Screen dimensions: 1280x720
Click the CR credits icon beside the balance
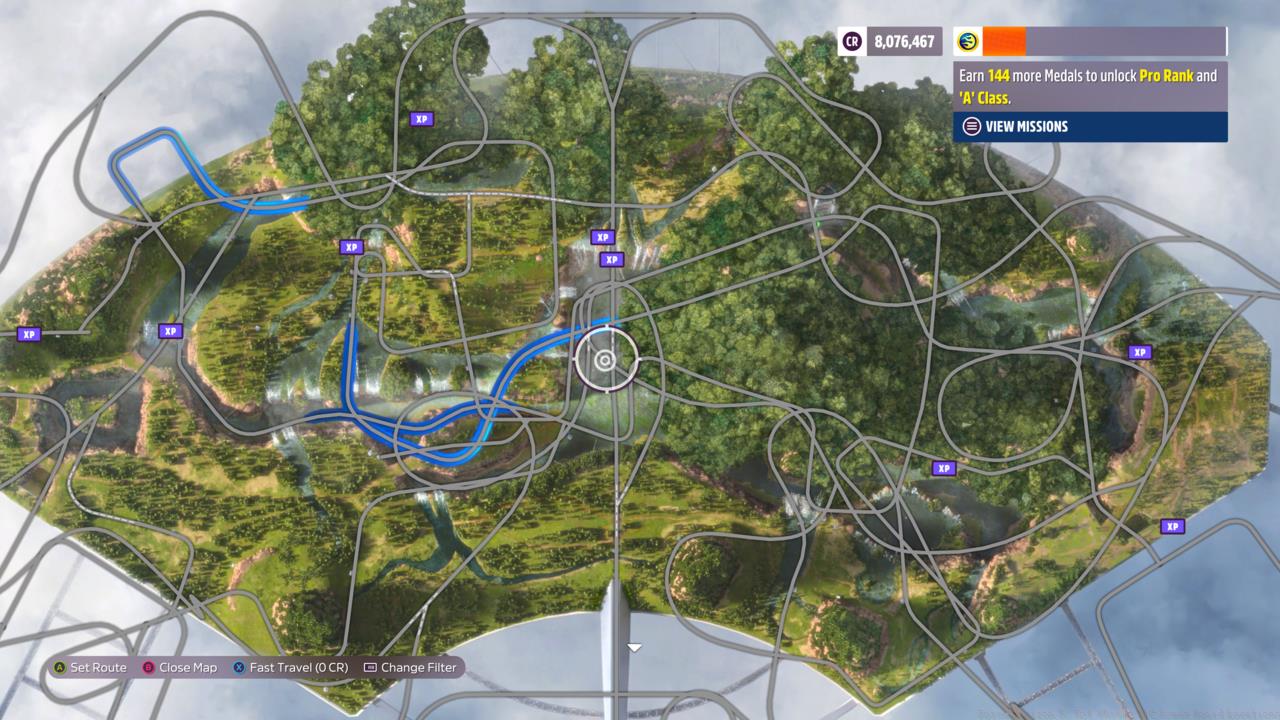tap(851, 41)
